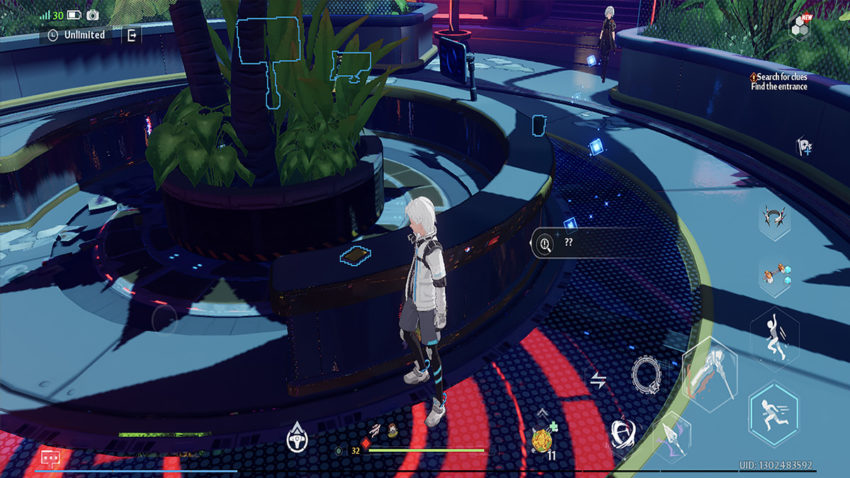Image resolution: width=850 pixels, height=478 pixels.
Task: Exit the area via the door icon
Action: point(131,35)
